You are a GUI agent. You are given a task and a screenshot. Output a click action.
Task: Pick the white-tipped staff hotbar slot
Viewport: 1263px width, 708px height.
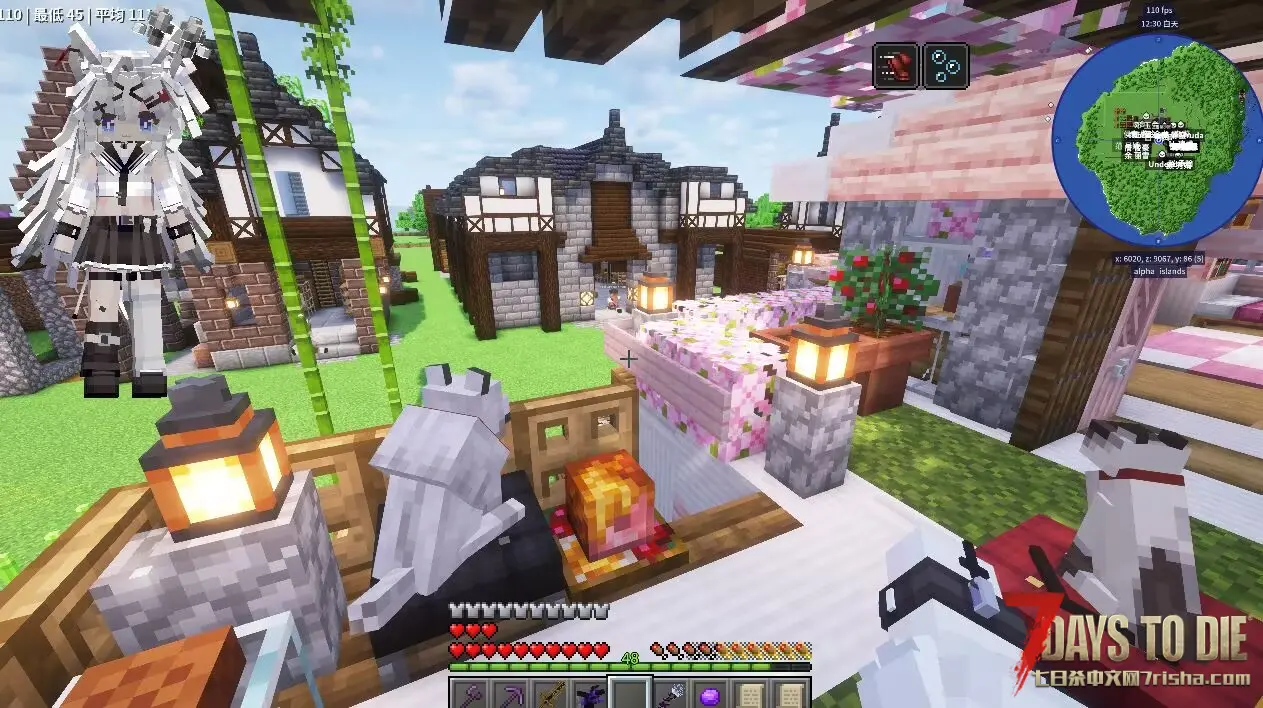672,694
